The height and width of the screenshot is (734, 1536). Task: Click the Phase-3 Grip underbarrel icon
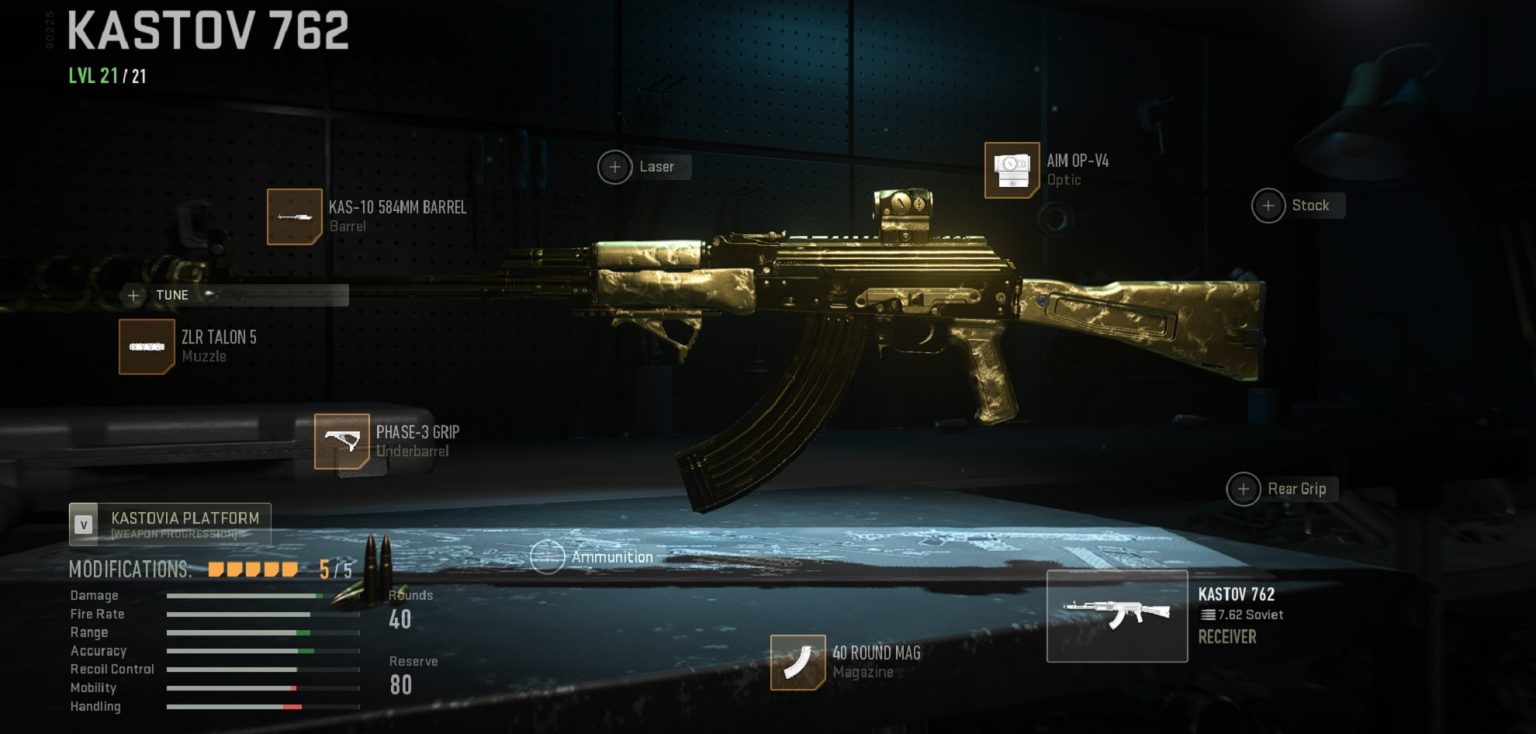[x=343, y=441]
